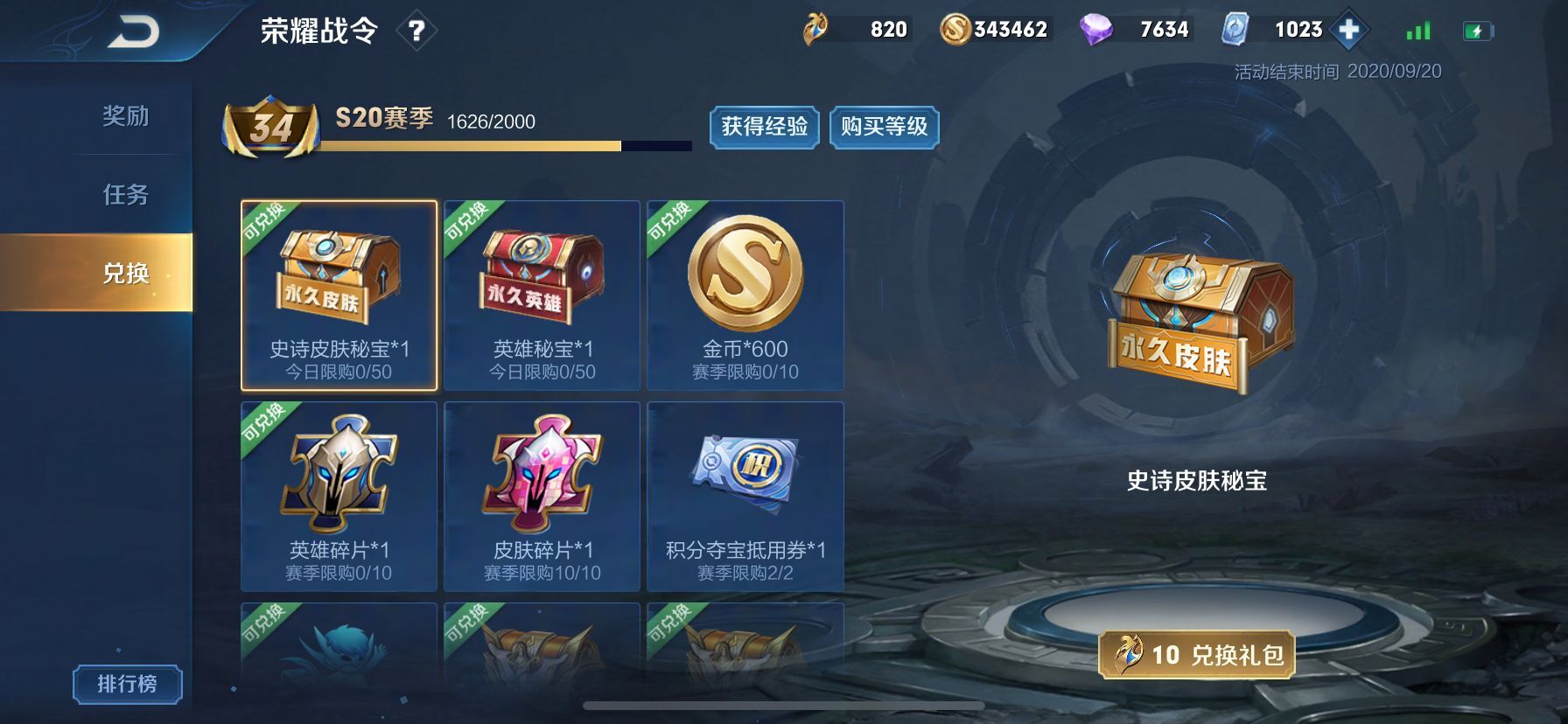The height and width of the screenshot is (724, 1568).
Task: Choose the 金币*600 gold coin item
Action: pyautogui.click(x=745, y=296)
